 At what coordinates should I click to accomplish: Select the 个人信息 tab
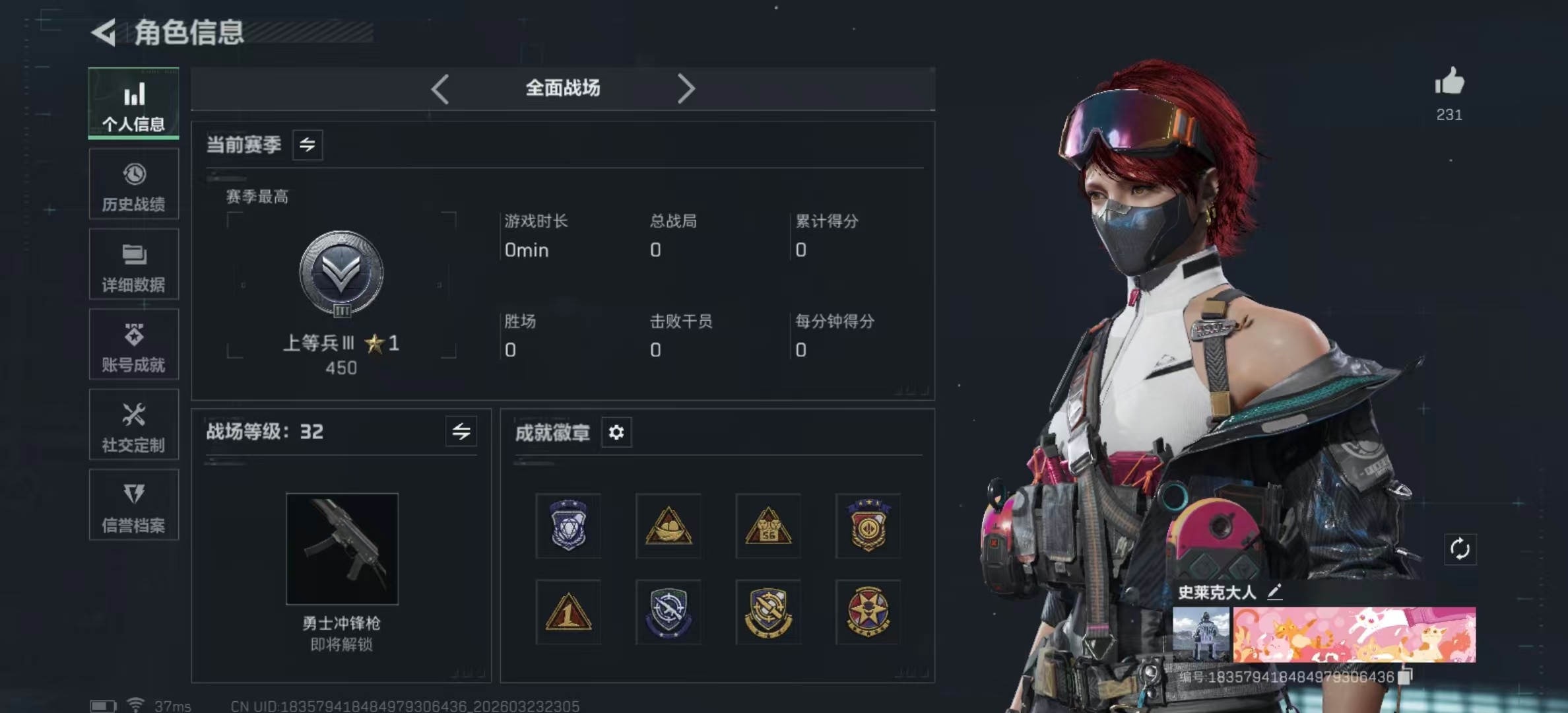134,104
